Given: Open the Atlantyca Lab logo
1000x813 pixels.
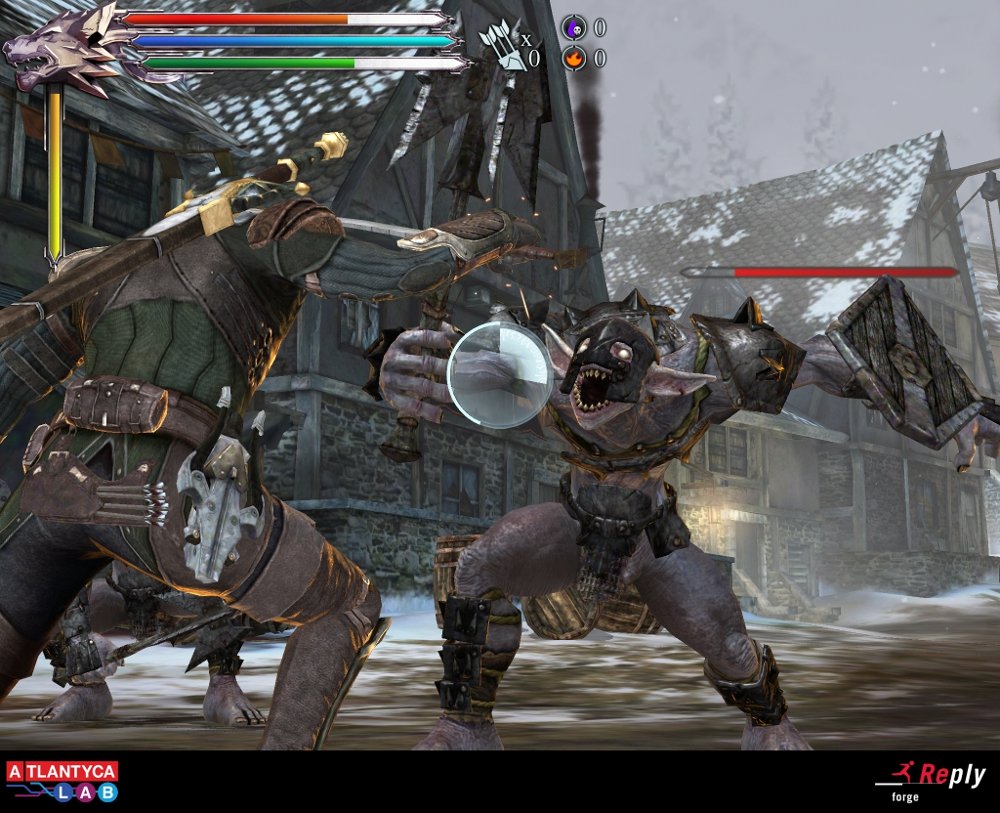Looking at the screenshot, I should (x=62, y=781).
